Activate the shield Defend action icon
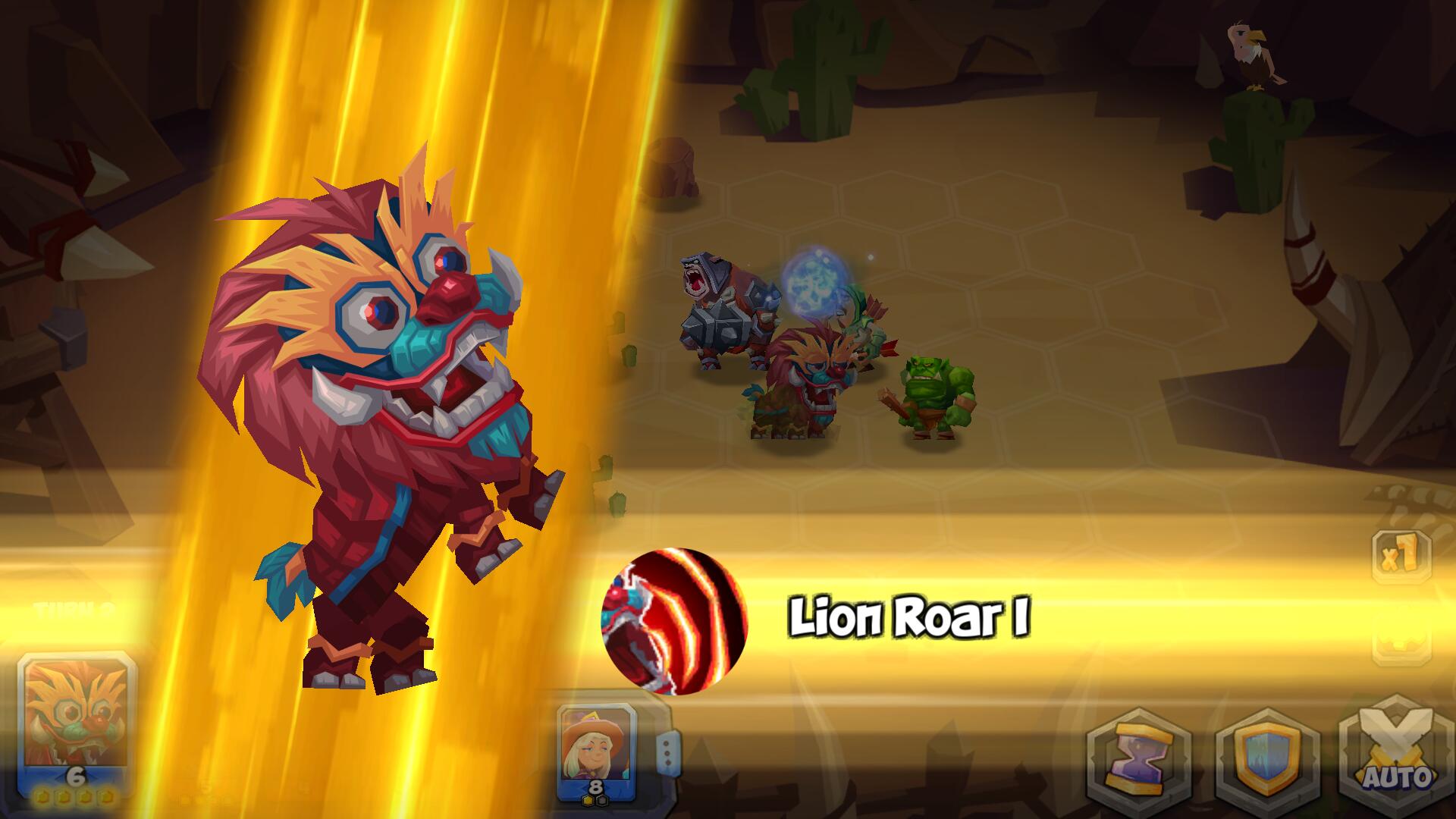Screen dimensions: 1456x819 (x=1267, y=758)
